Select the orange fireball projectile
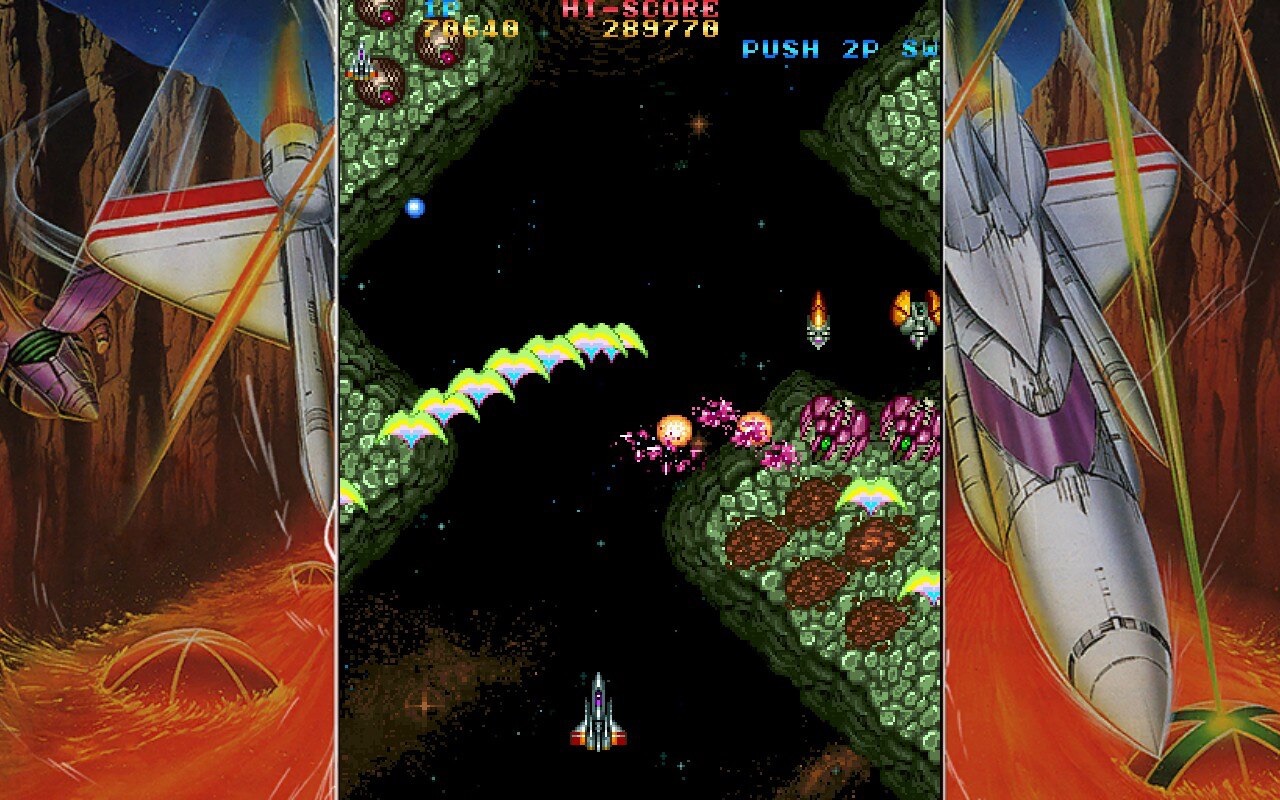 [x=673, y=428]
